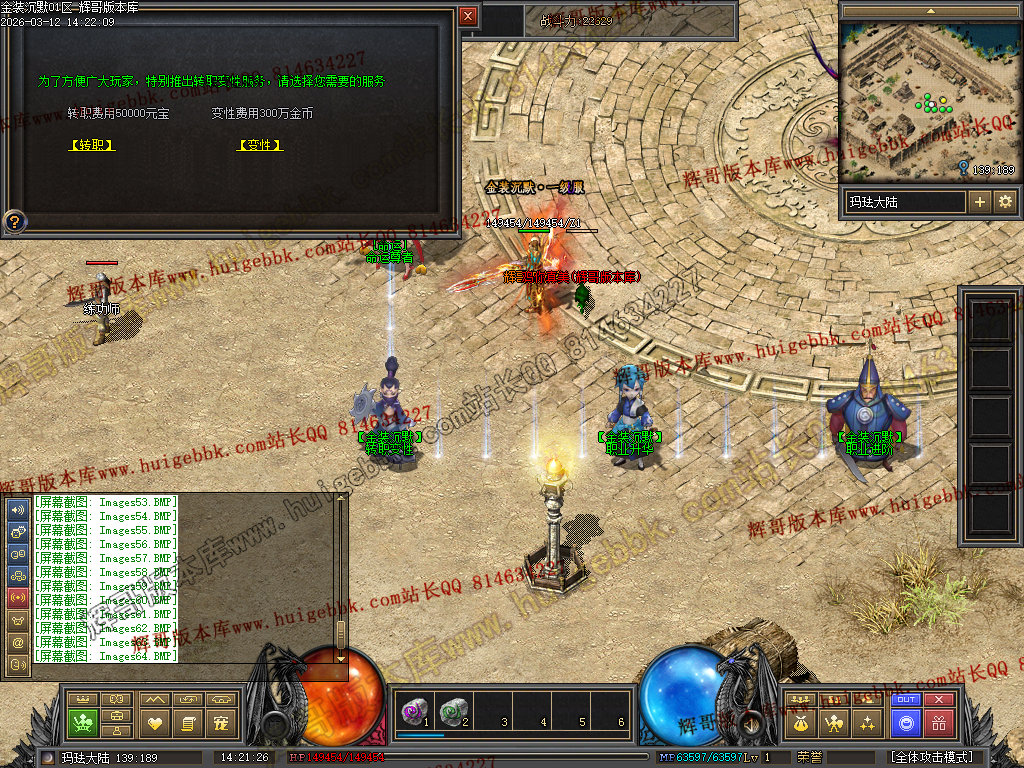Viewport: 1024px width, 768px height.
Task: Collapse the minimap with the top arrow
Action: pos(931,11)
